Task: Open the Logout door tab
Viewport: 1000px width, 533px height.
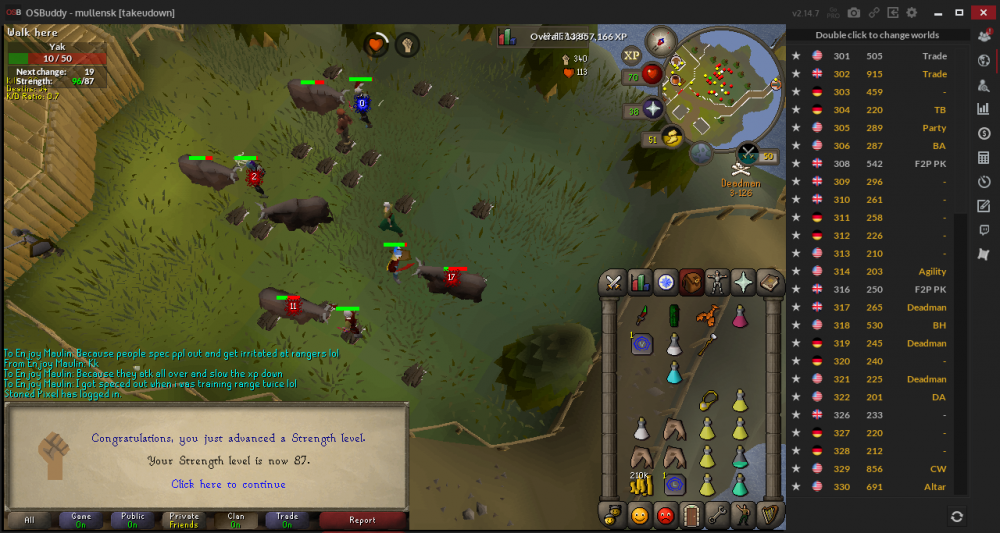Action: point(691,516)
